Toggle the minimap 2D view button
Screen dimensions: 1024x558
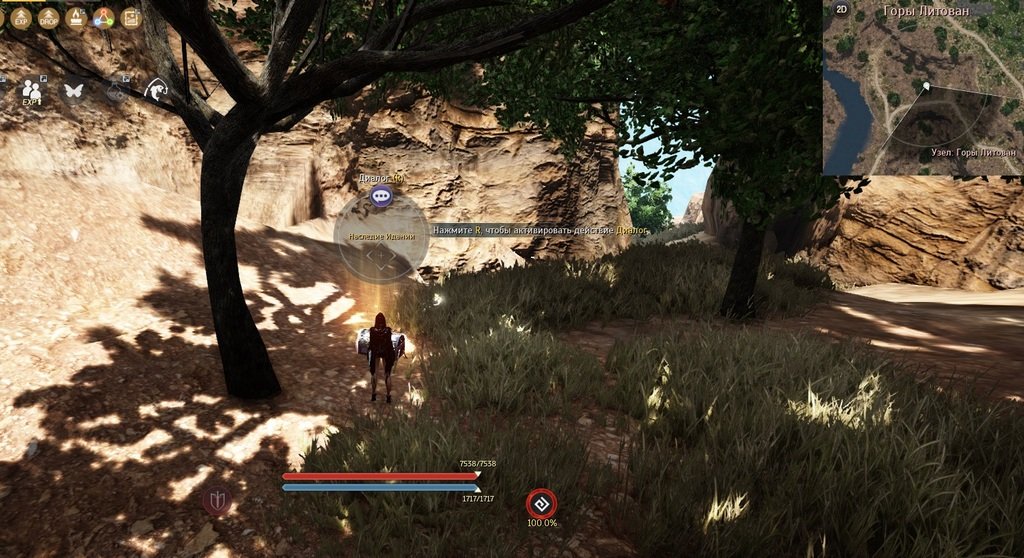[x=842, y=10]
